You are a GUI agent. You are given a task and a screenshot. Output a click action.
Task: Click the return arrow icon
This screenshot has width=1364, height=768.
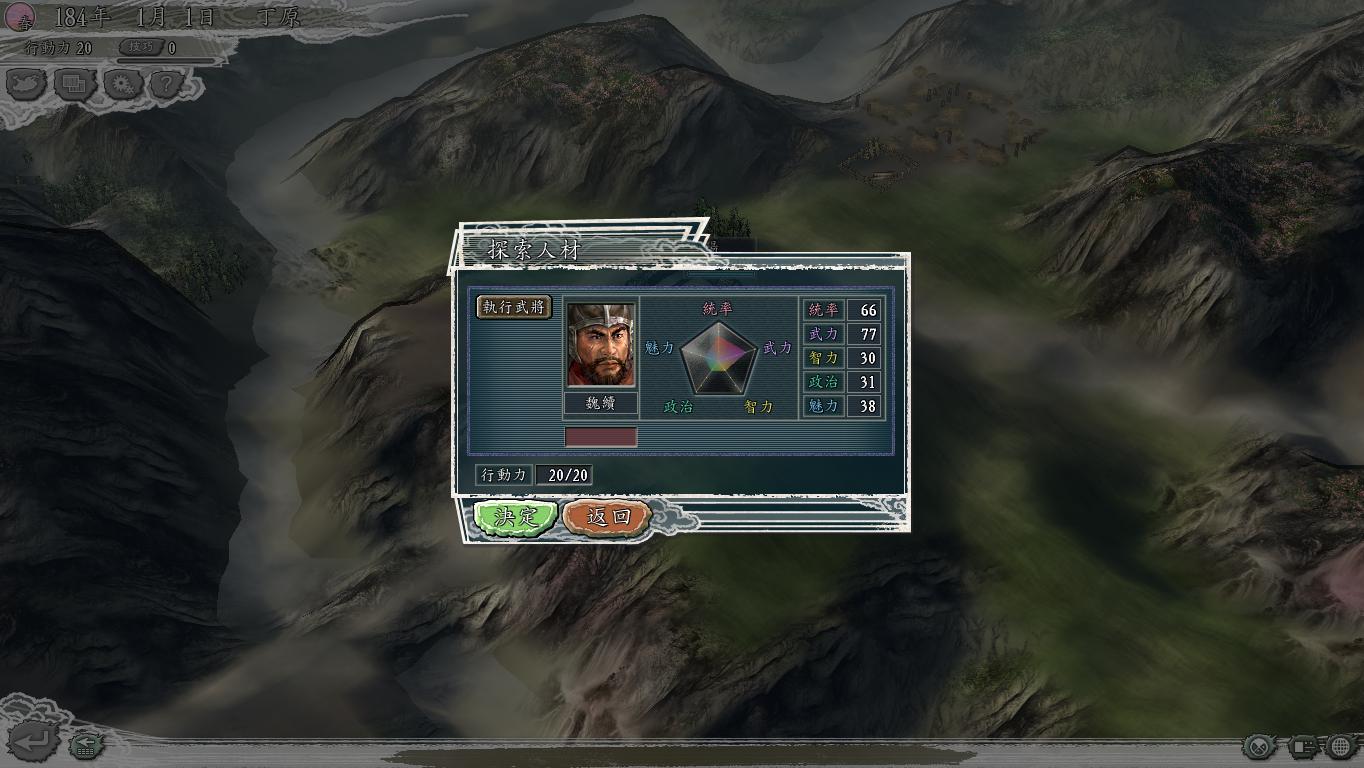click(33, 742)
